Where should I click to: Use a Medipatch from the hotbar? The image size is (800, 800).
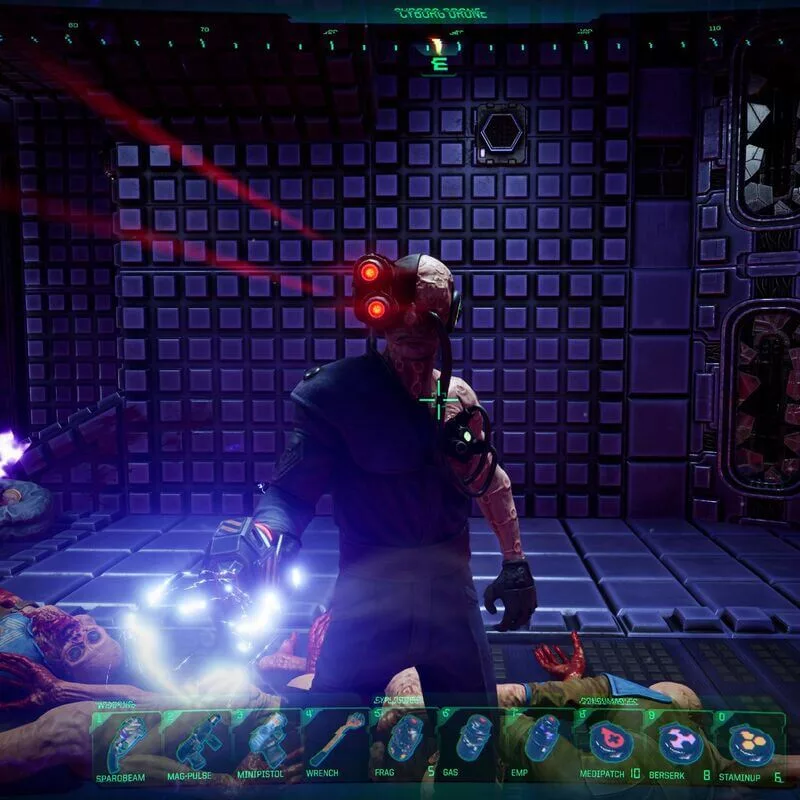[611, 744]
